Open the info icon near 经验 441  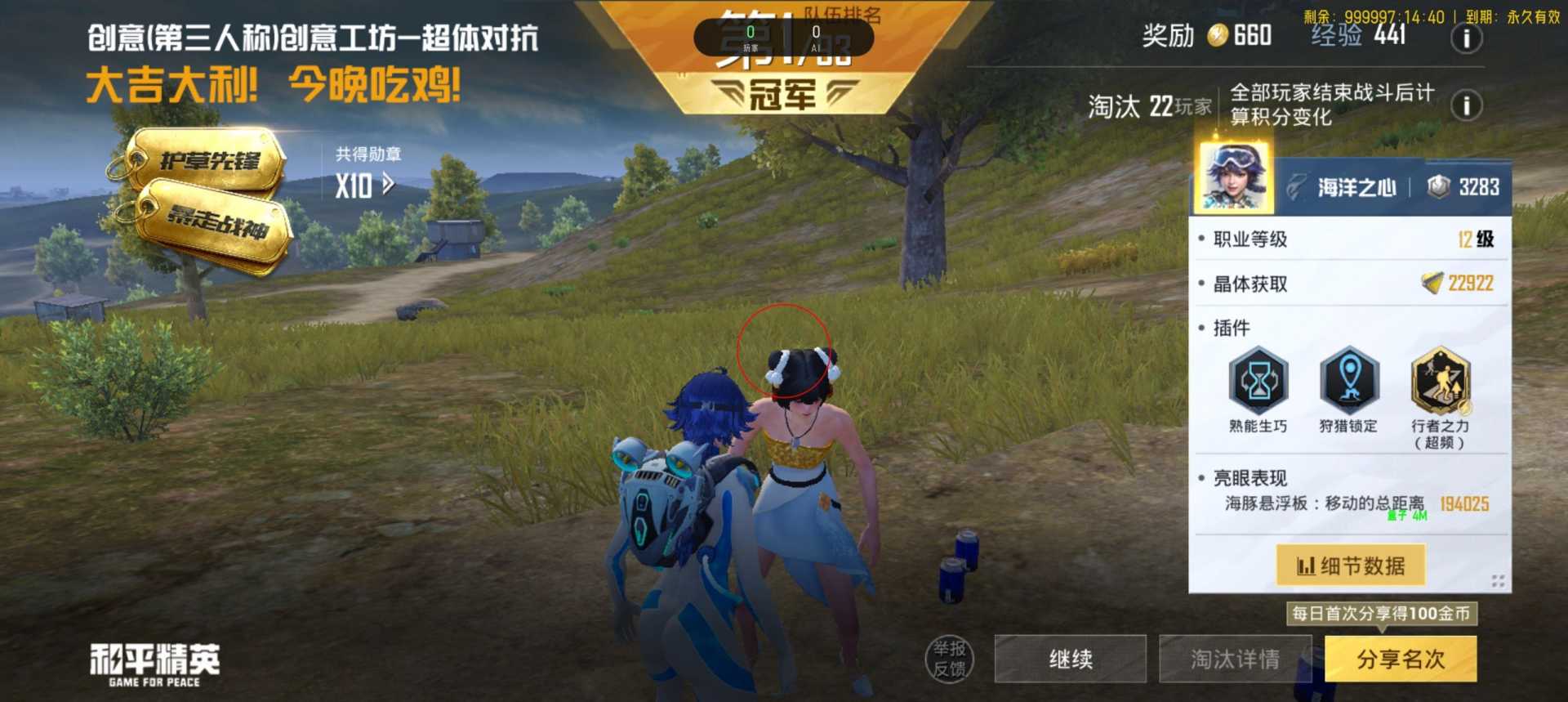click(x=1466, y=38)
